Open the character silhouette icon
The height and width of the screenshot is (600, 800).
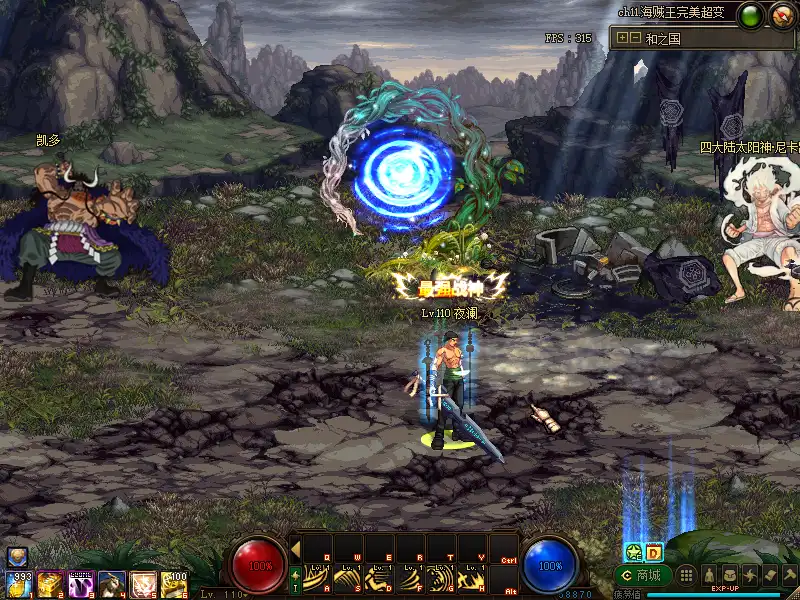coord(707,575)
